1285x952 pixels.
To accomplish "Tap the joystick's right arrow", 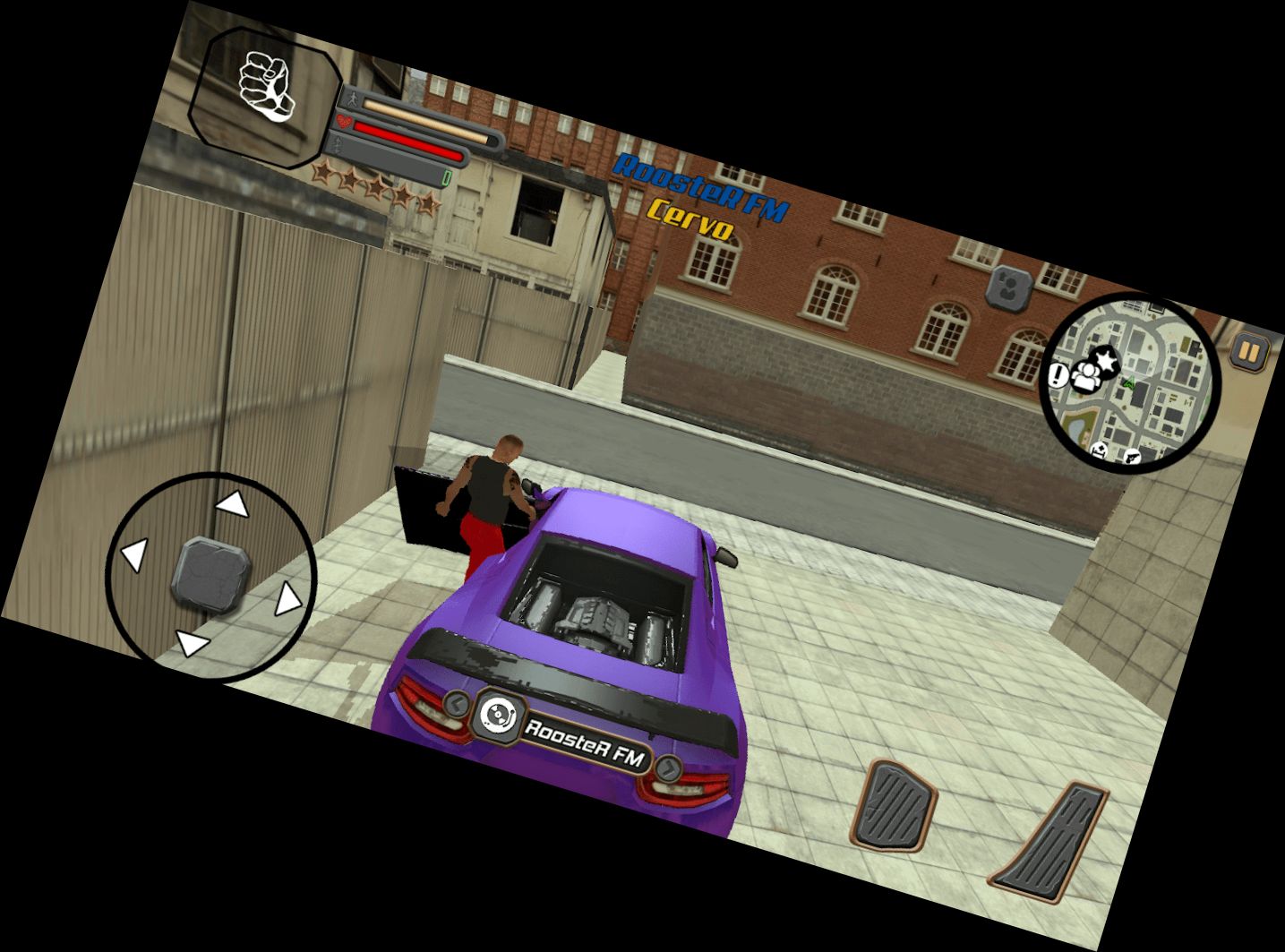I will tap(287, 599).
